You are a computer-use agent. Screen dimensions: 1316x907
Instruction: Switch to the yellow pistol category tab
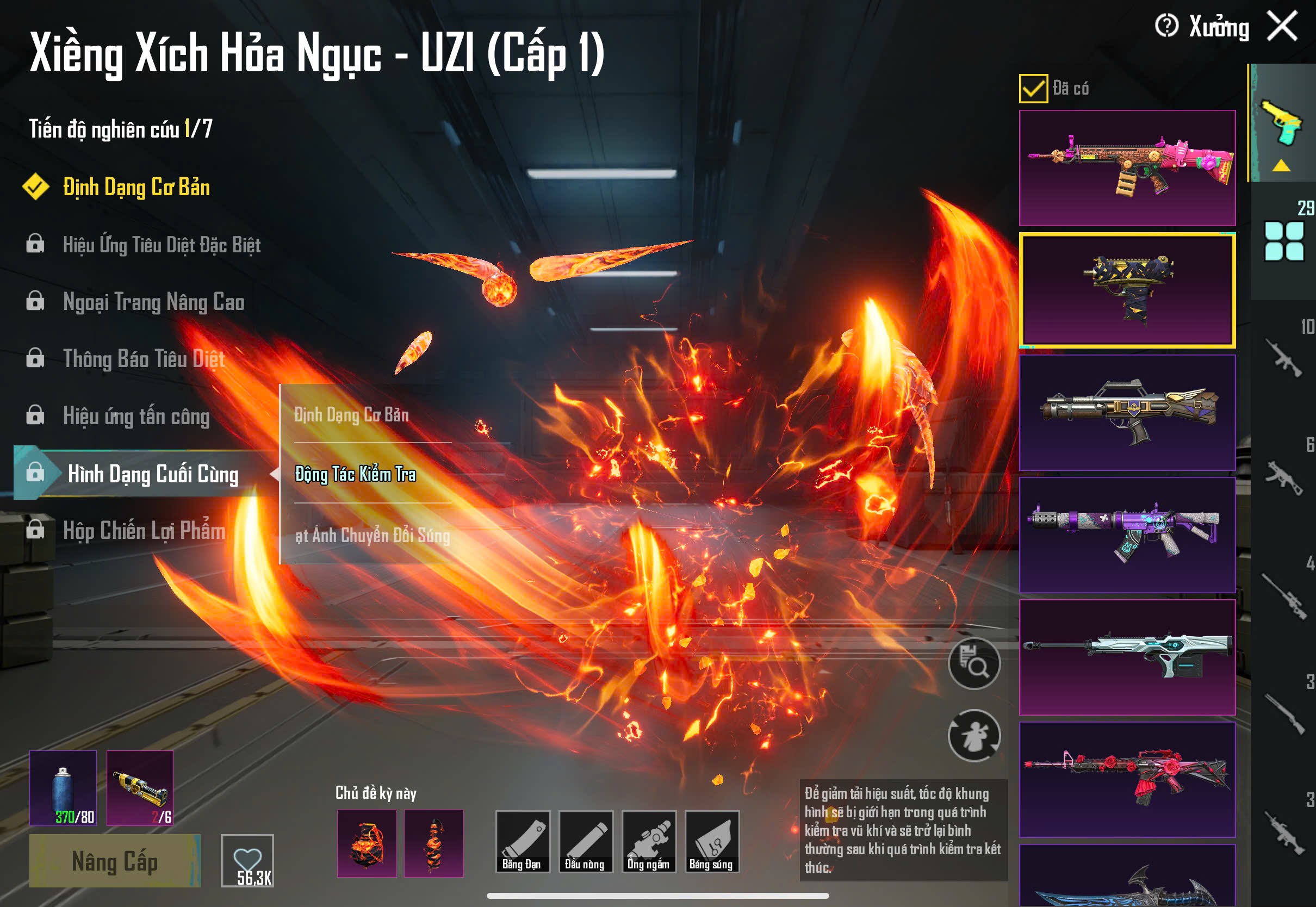[x=1282, y=124]
